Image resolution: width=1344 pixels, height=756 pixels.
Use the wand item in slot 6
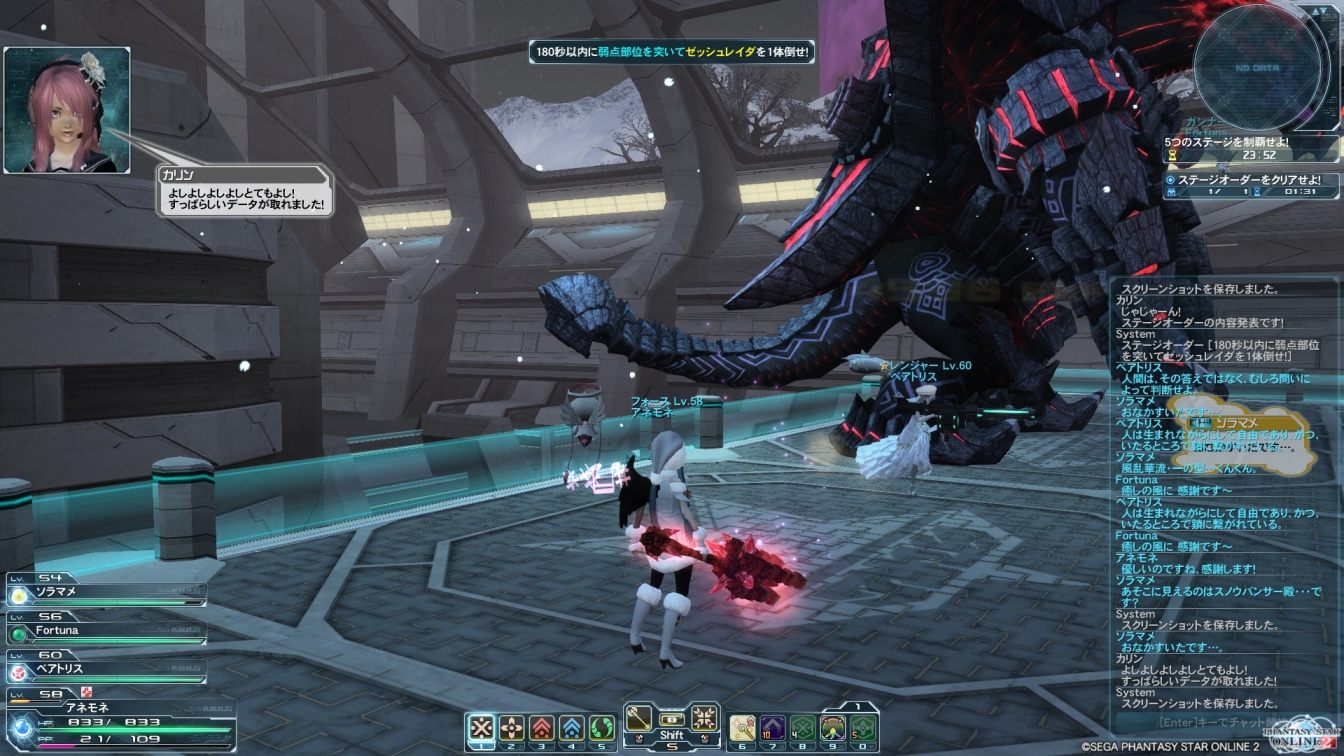[x=741, y=727]
